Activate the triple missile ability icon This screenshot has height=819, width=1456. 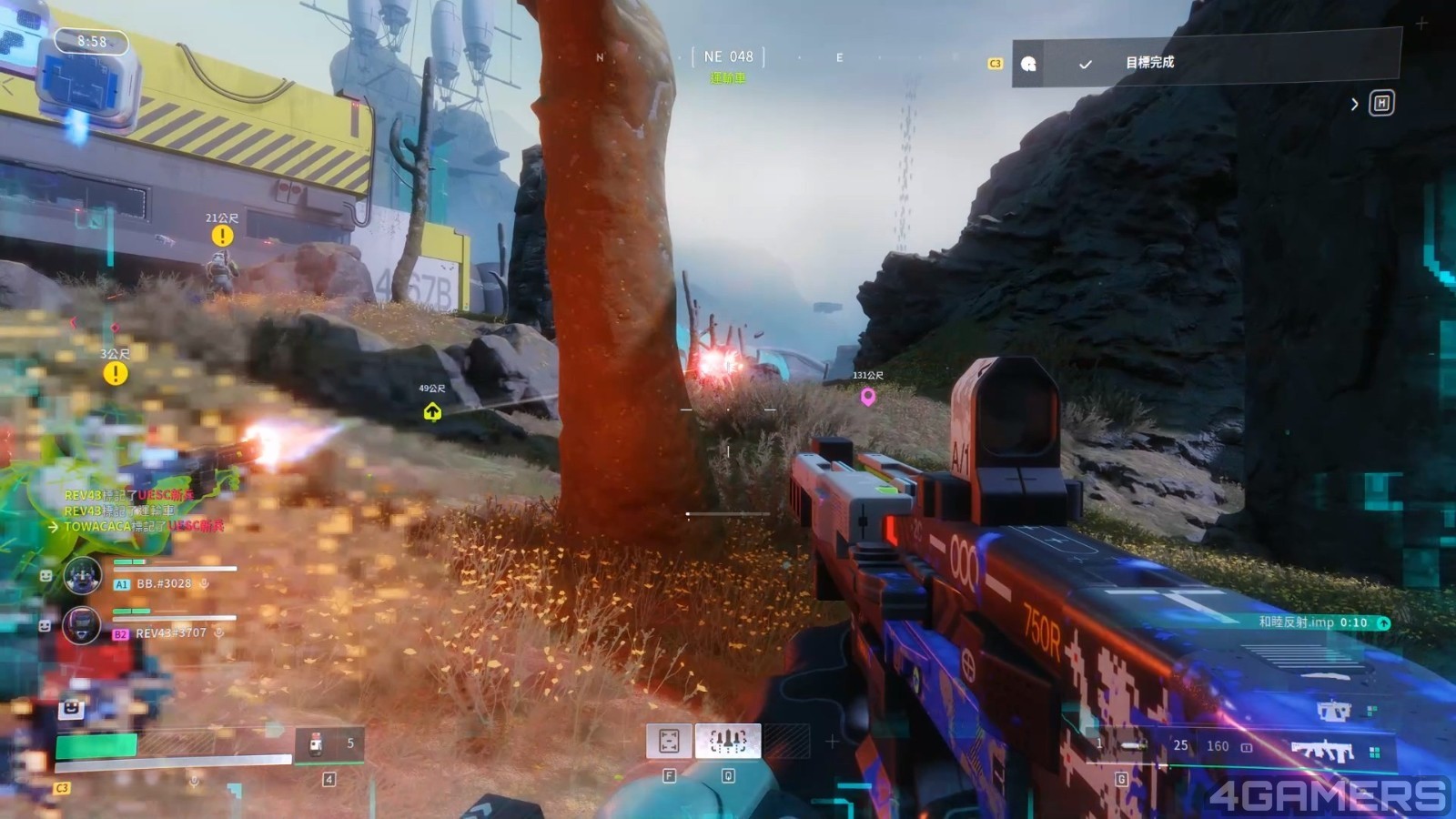pos(727,742)
